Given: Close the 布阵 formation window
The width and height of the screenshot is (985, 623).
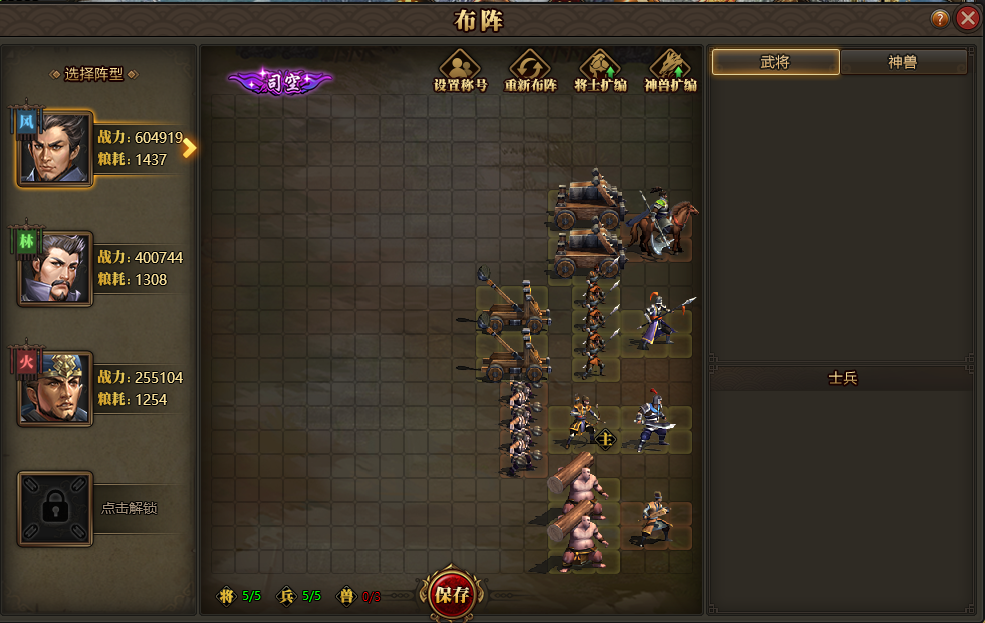Looking at the screenshot, I should [966, 19].
